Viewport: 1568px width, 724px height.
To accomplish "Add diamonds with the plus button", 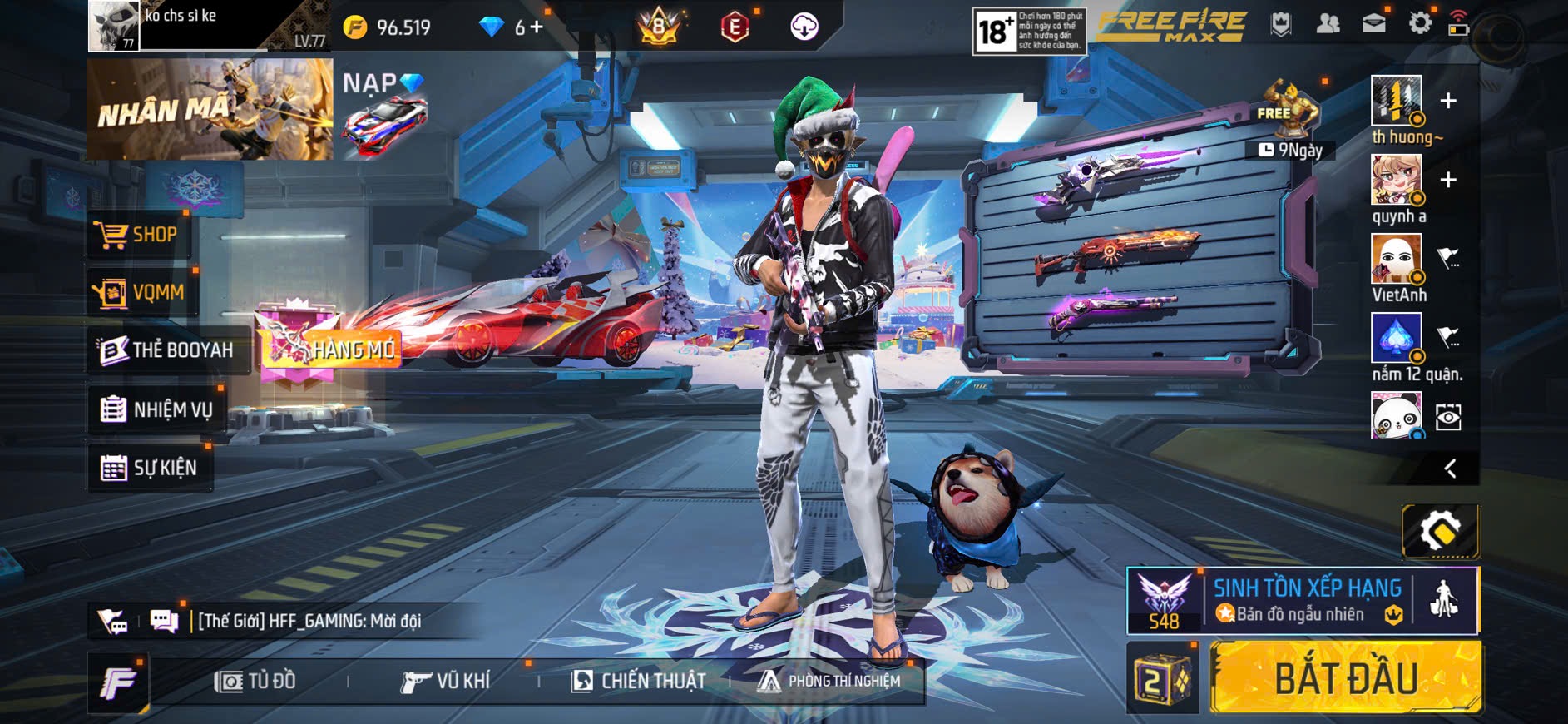I will click(537, 27).
